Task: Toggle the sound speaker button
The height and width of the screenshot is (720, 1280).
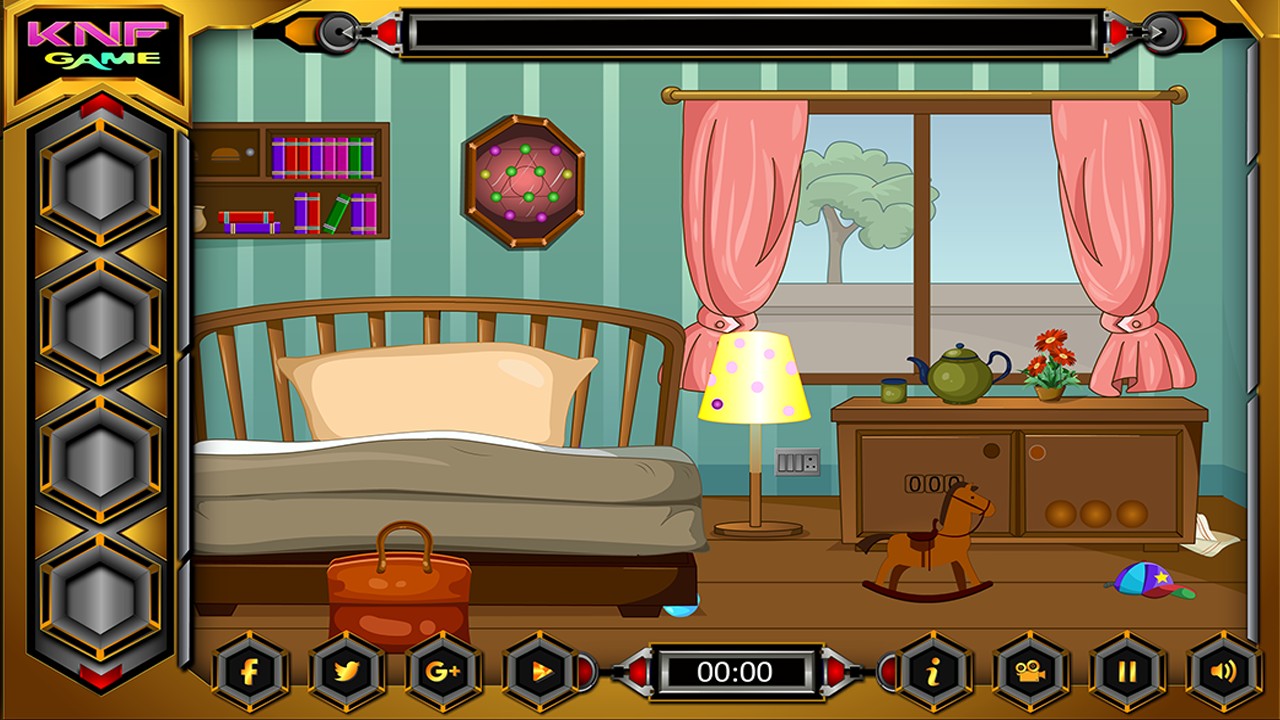Action: click(1223, 671)
